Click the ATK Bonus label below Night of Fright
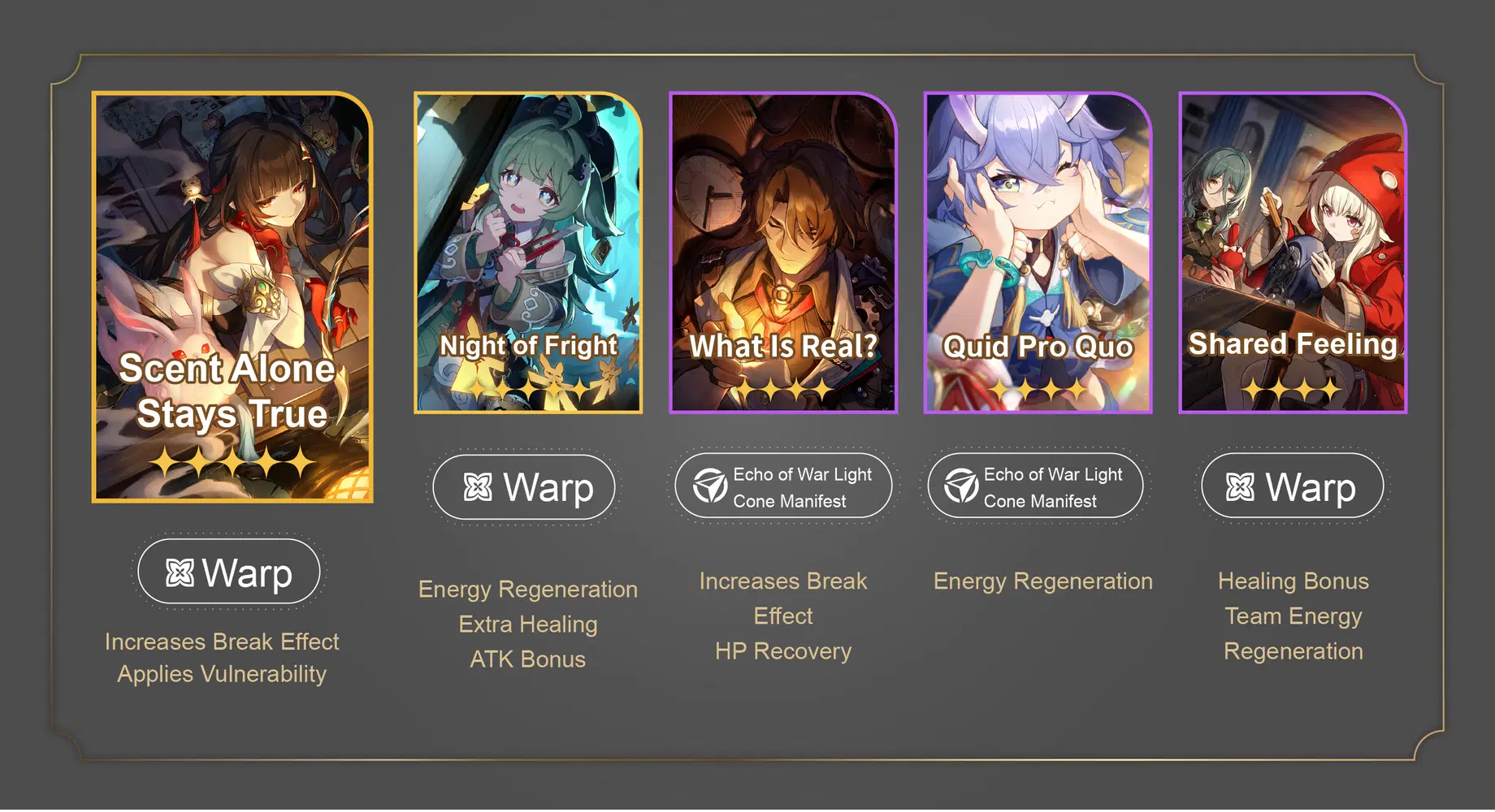This screenshot has height=812, width=1495. click(x=528, y=659)
